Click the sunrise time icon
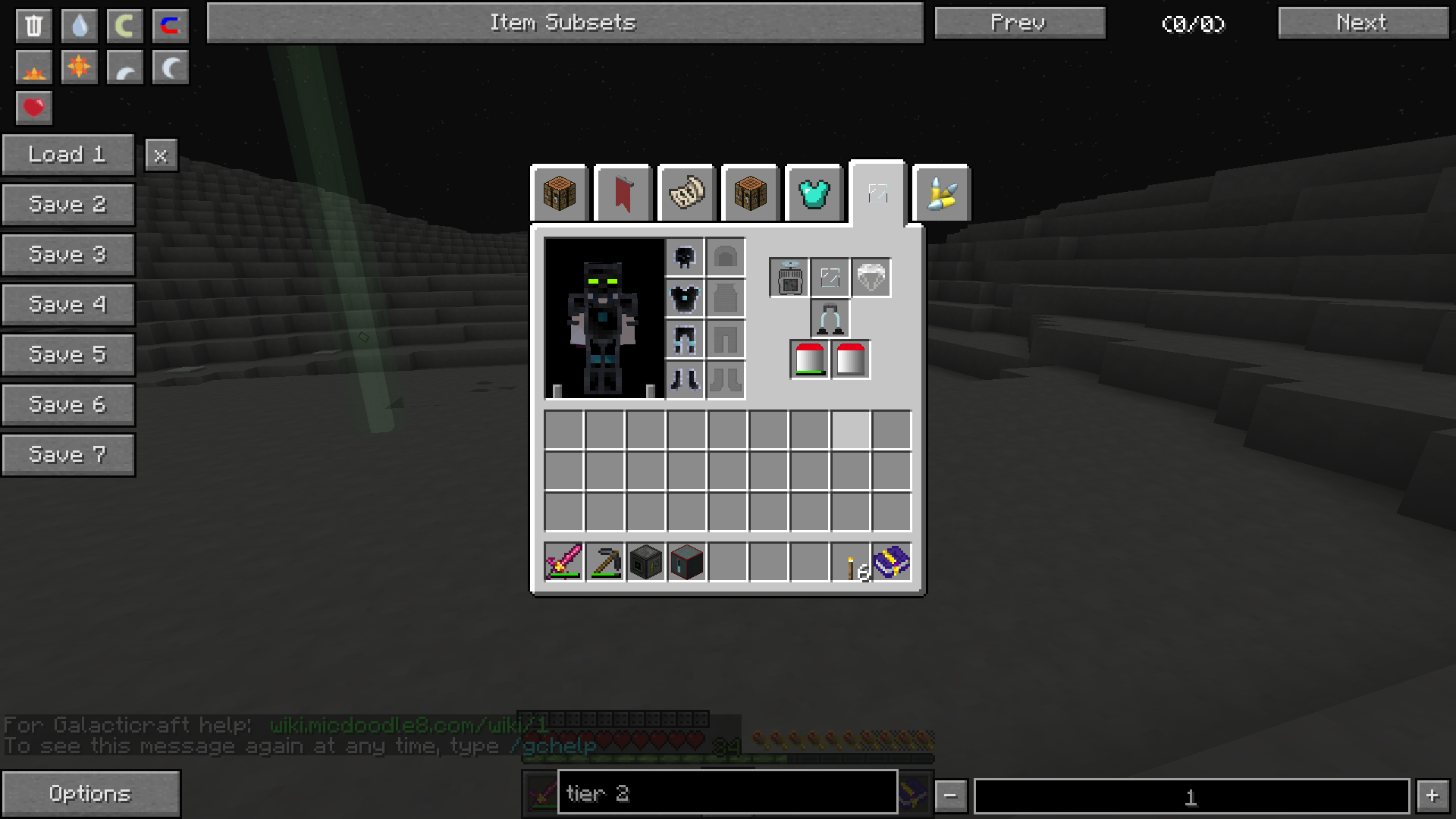Viewport: 1456px width, 819px height. [33, 67]
